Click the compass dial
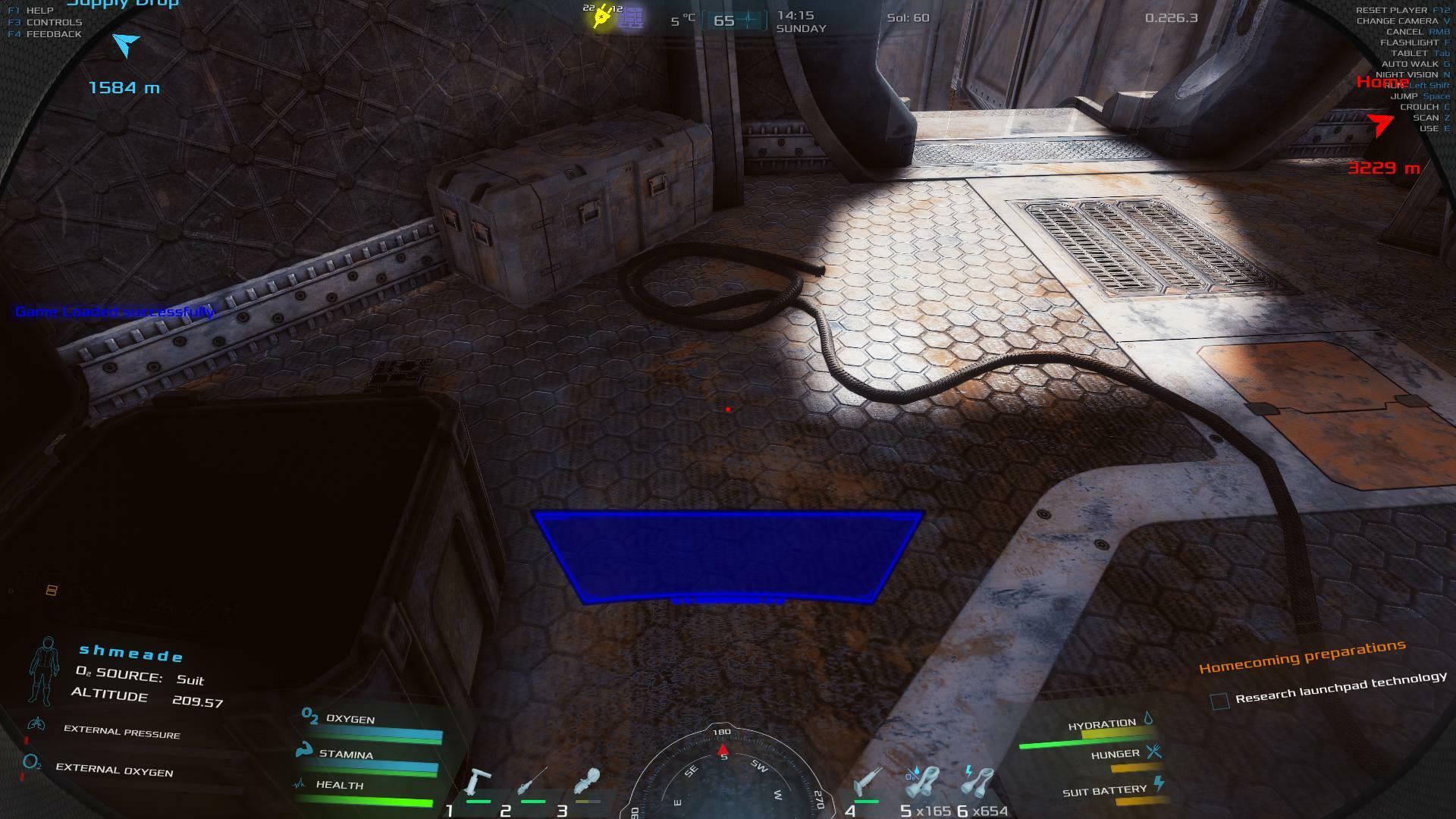This screenshot has height=819, width=1456. [x=723, y=777]
